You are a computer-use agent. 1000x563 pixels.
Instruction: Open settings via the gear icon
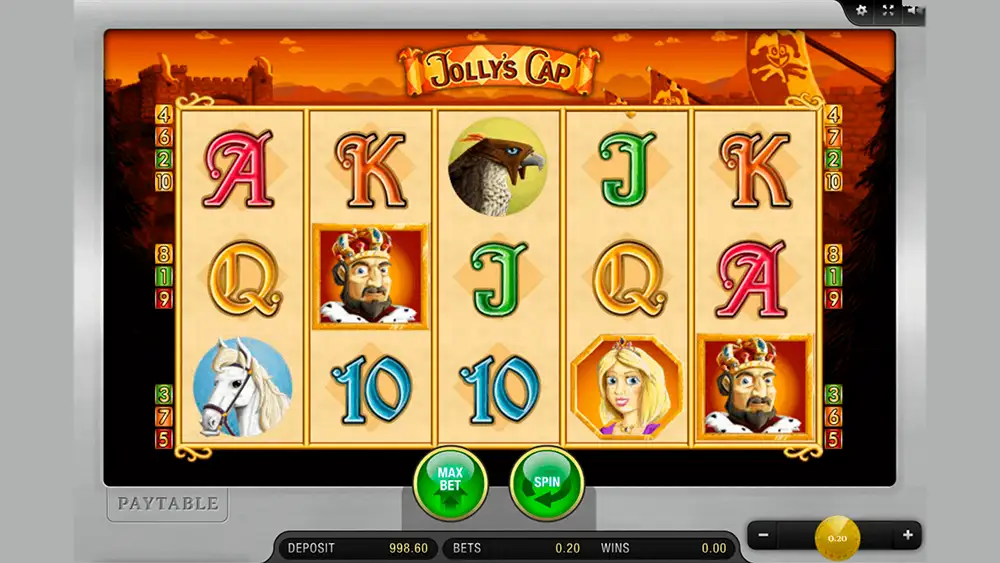point(863,11)
